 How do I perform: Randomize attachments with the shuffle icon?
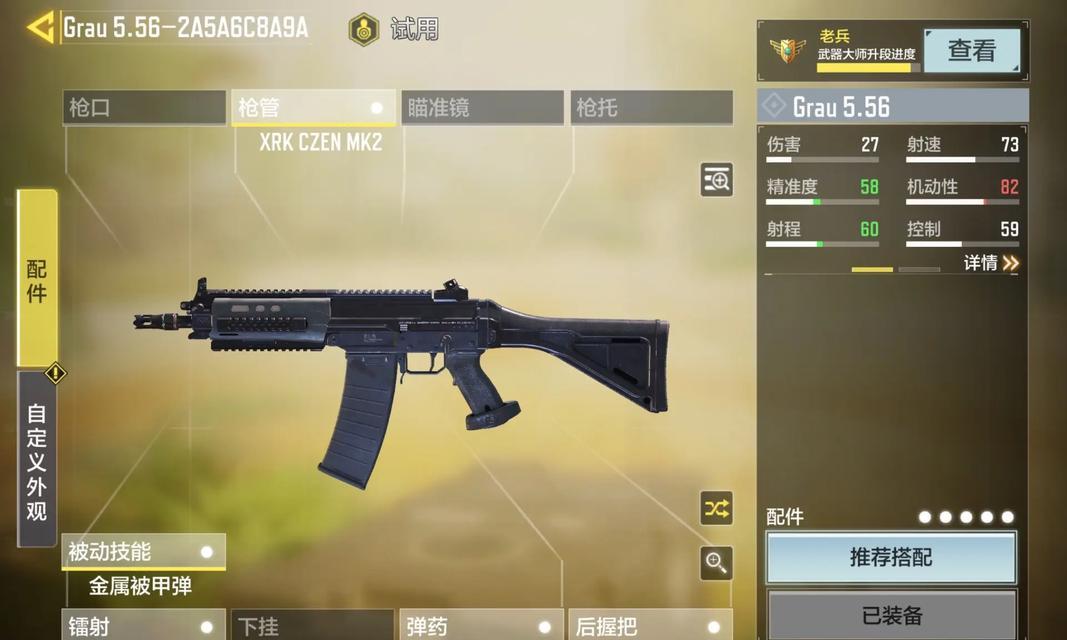pos(716,508)
